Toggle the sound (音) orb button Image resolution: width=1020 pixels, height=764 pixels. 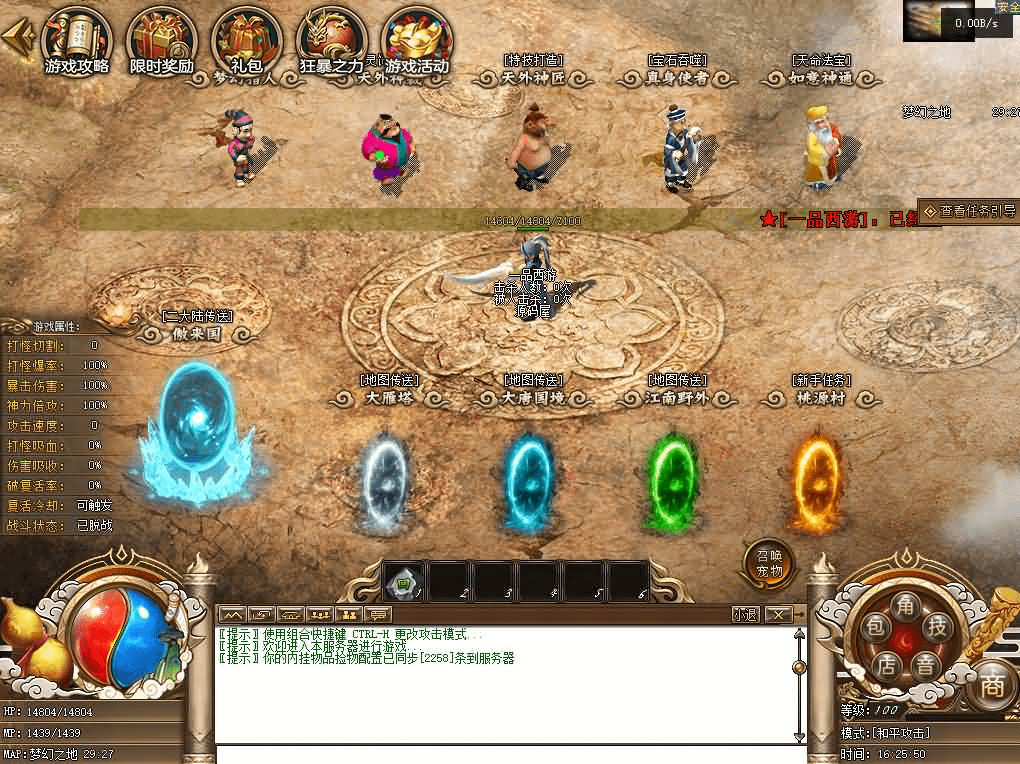927,664
